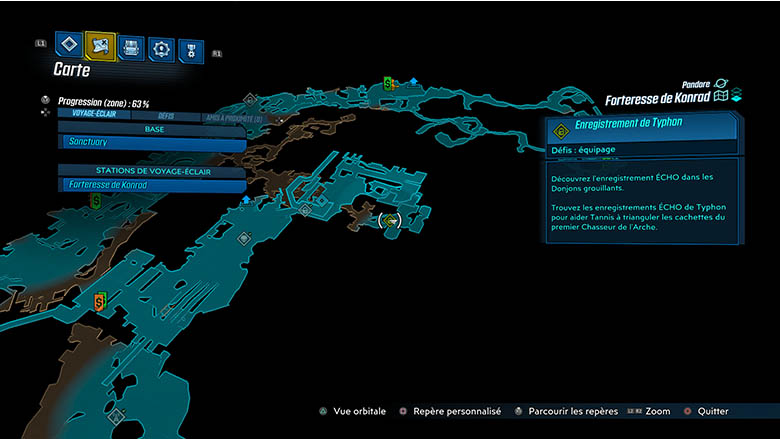
Task: Select the orange dollar vending machine marker
Action: [99, 301]
